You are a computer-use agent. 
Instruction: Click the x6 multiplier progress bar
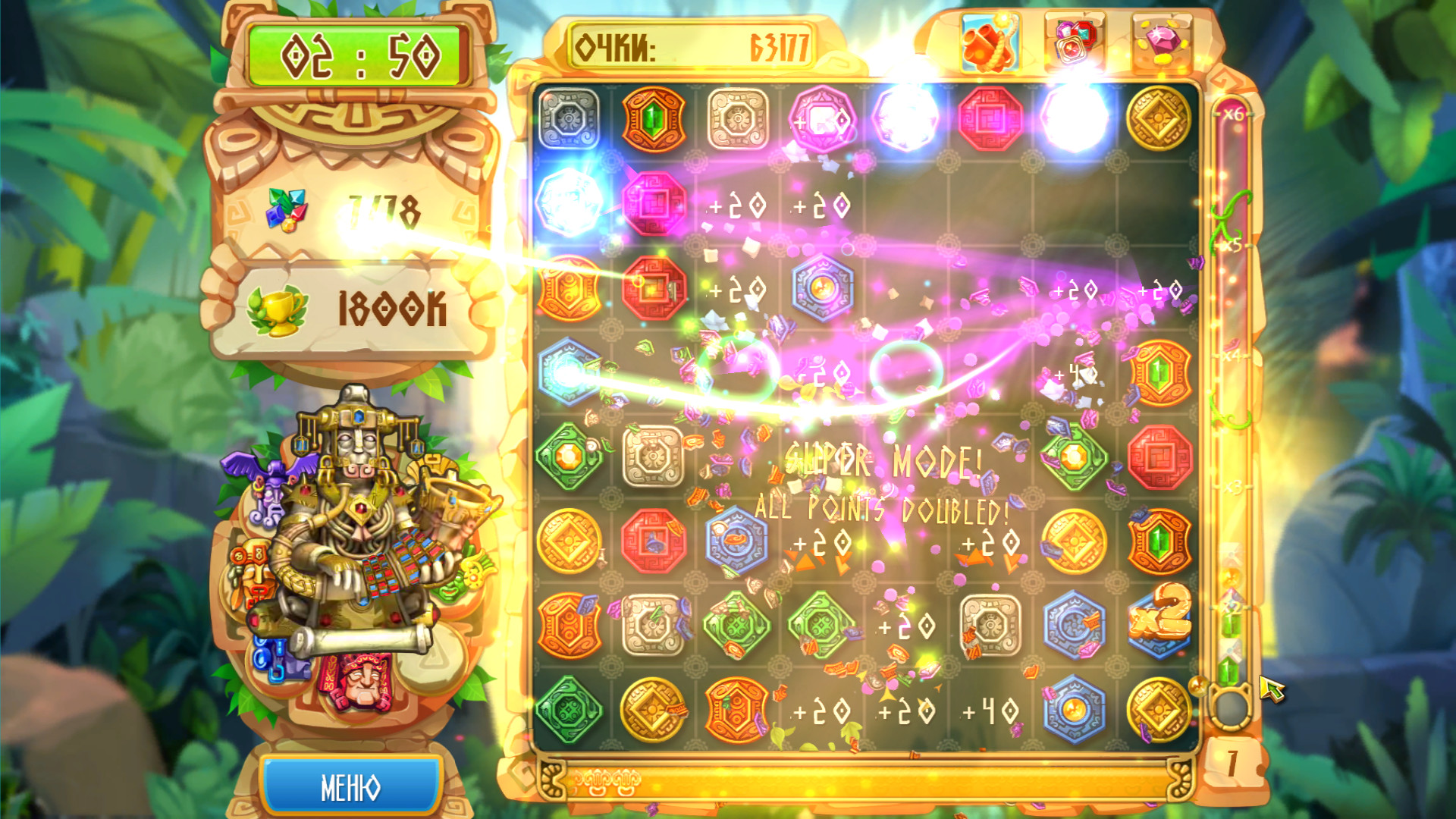coord(1233,114)
